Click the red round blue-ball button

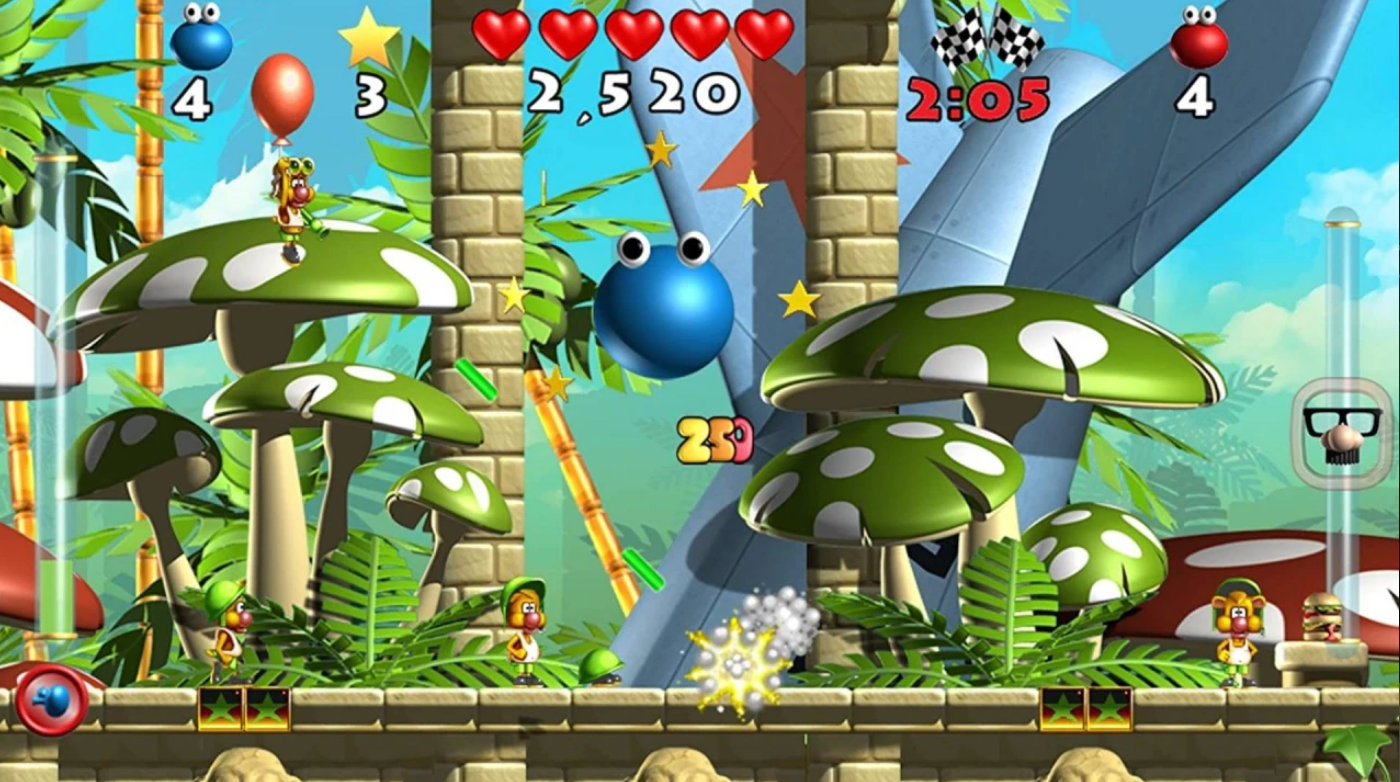(51, 699)
